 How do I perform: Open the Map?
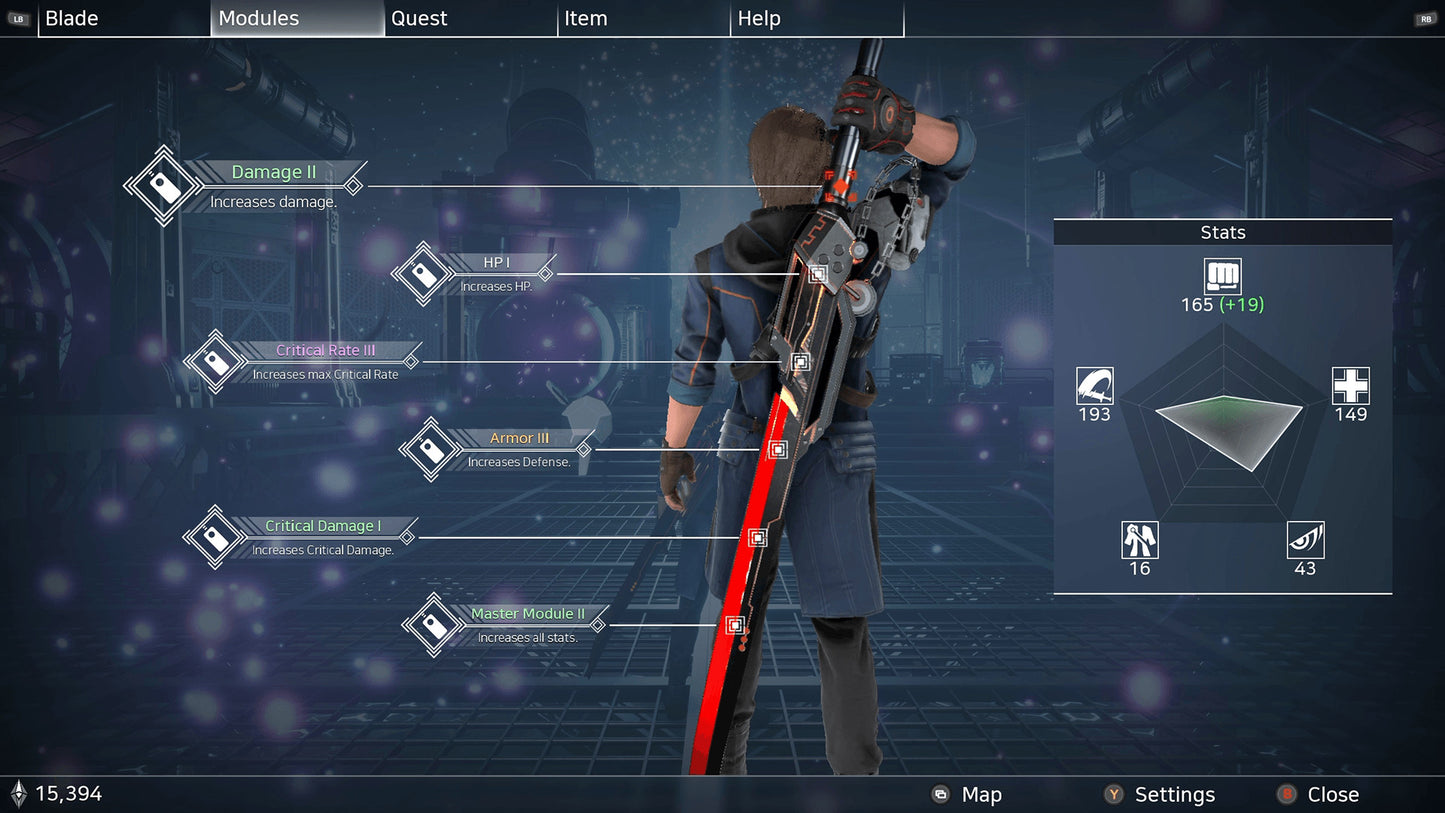pyautogui.click(x=981, y=794)
